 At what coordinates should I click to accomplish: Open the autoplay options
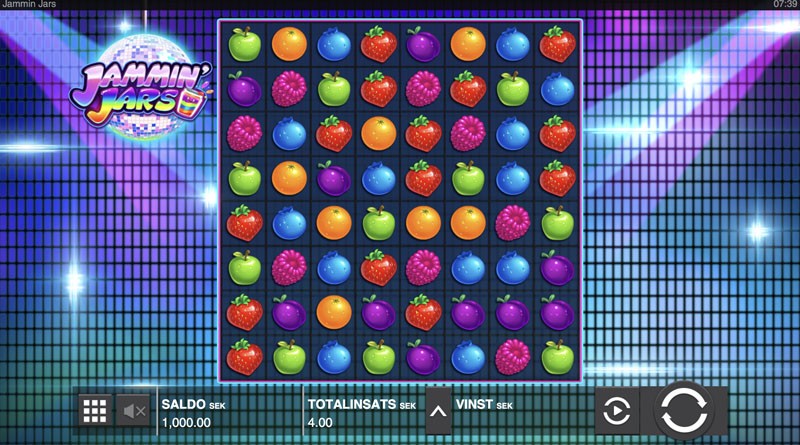[x=617, y=410]
